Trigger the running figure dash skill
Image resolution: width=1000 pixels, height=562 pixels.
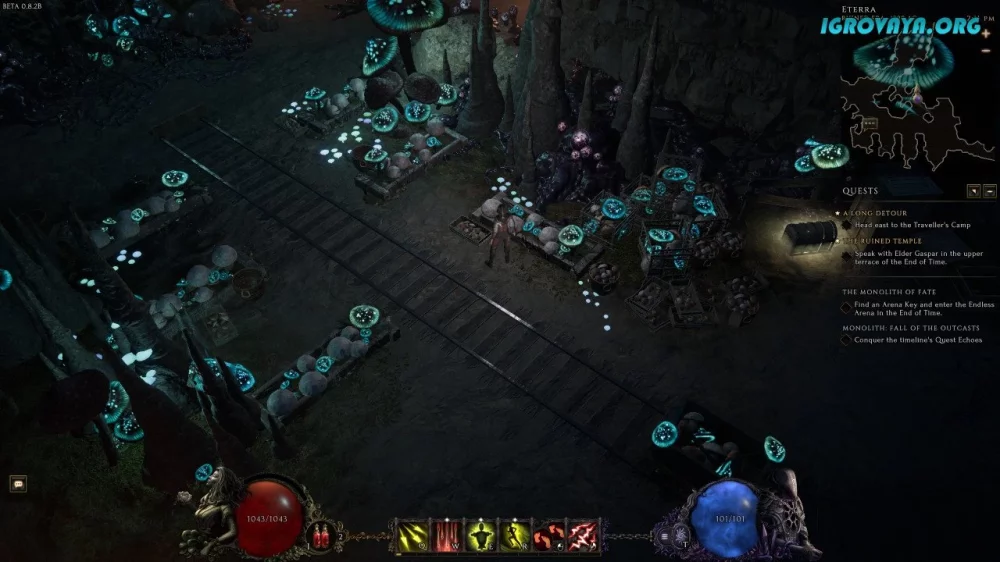(x=515, y=535)
